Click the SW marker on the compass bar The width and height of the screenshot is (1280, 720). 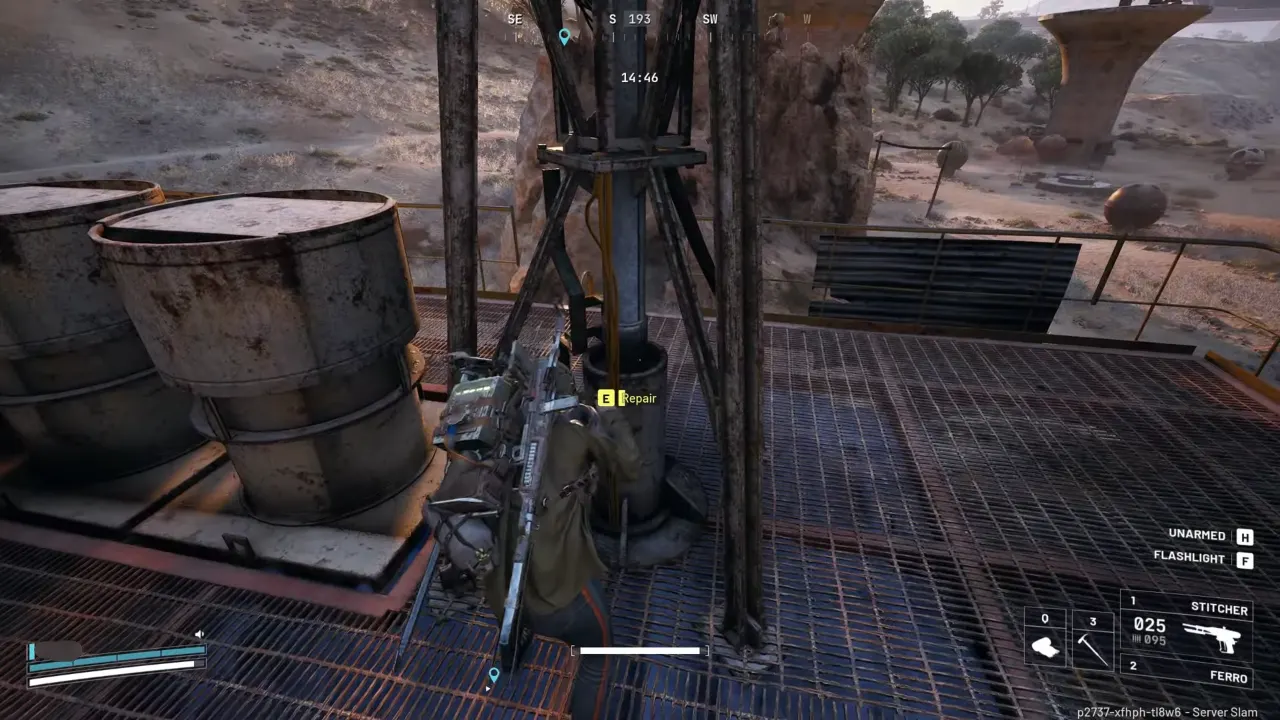(710, 18)
